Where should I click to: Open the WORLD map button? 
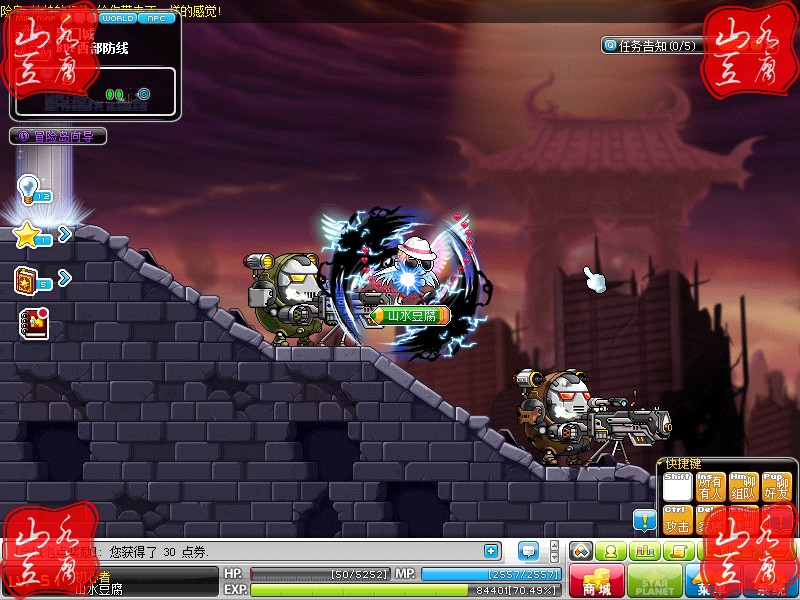pos(118,18)
